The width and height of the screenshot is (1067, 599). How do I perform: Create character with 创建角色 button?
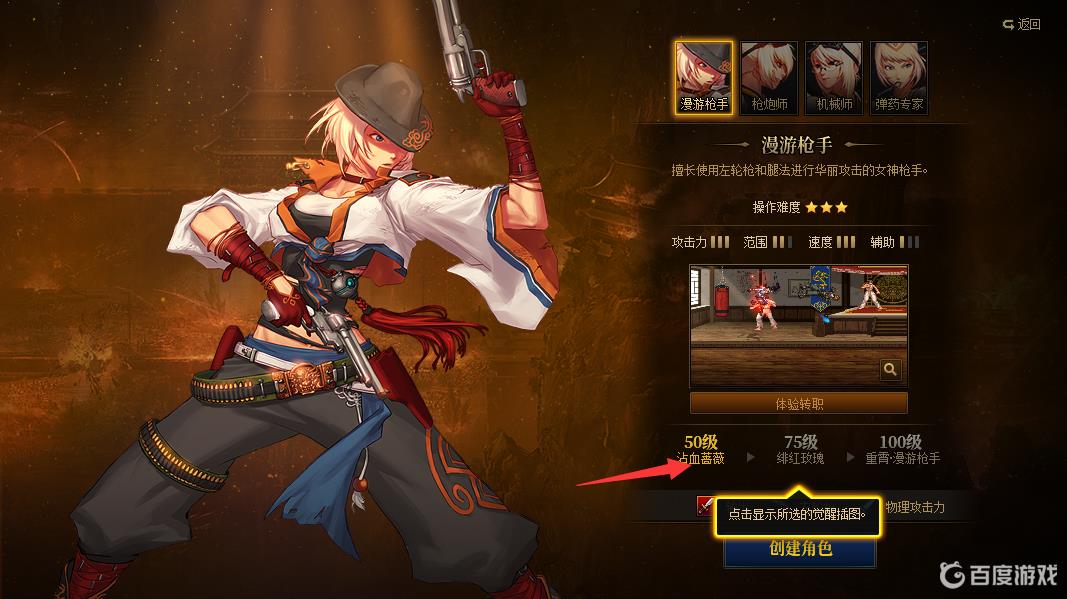(799, 549)
